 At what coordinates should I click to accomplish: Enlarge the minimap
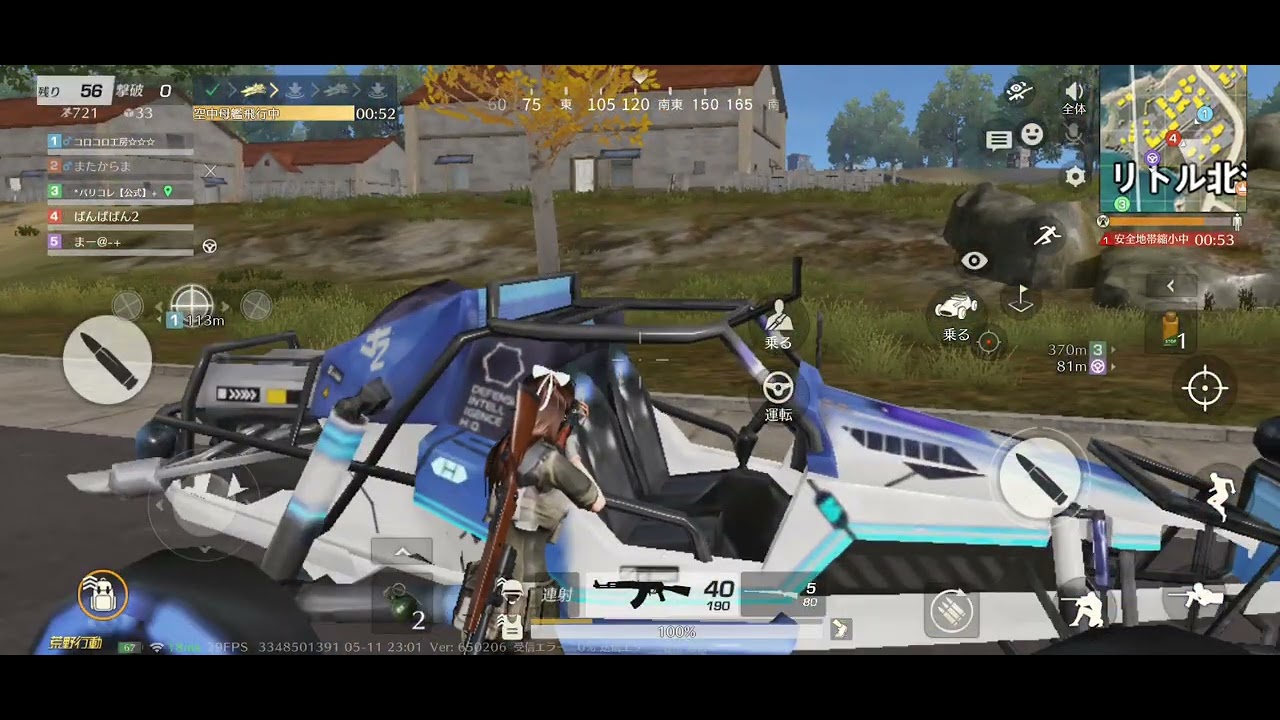1172,138
